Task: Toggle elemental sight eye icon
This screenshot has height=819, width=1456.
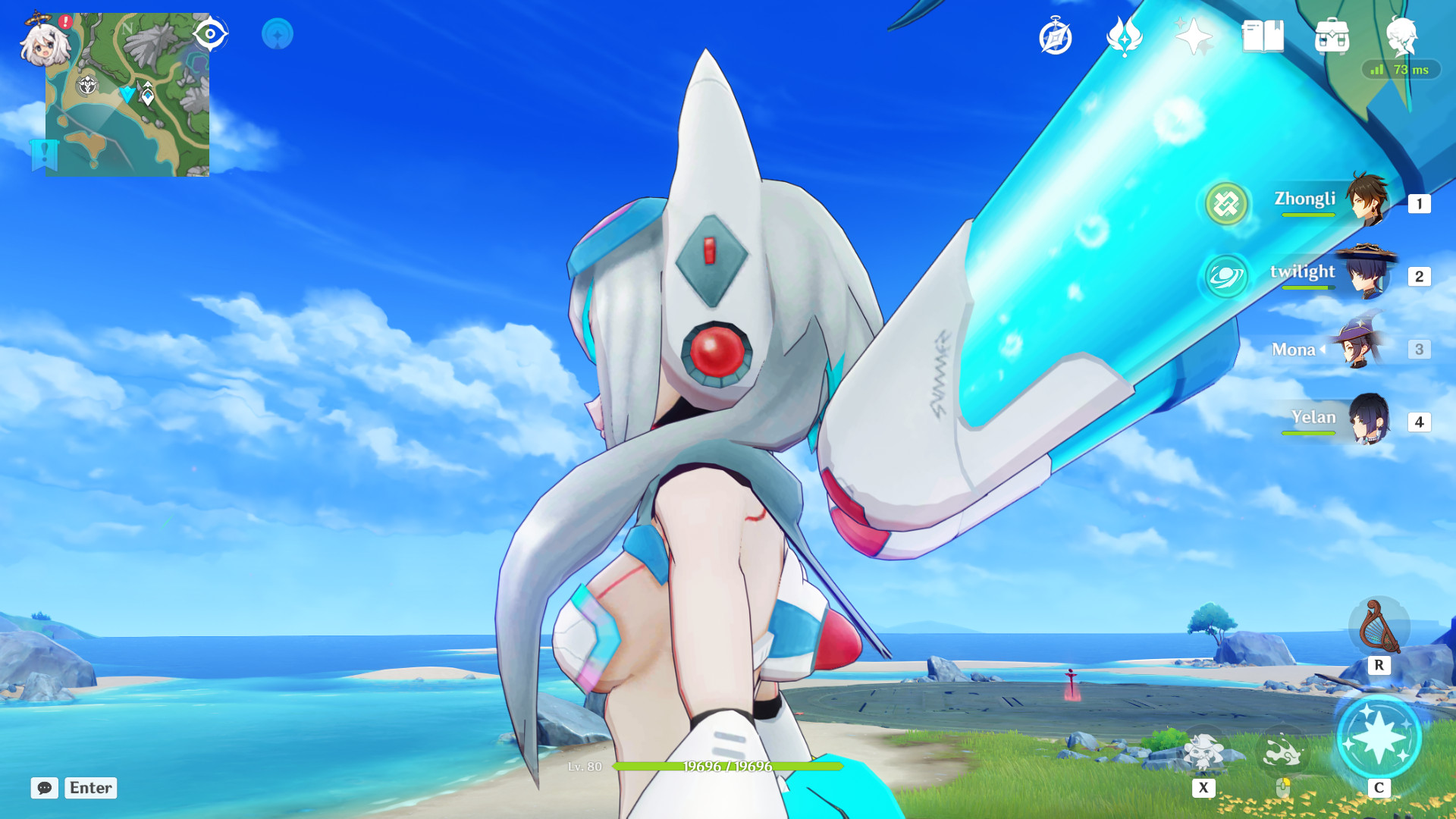Action: tap(210, 32)
